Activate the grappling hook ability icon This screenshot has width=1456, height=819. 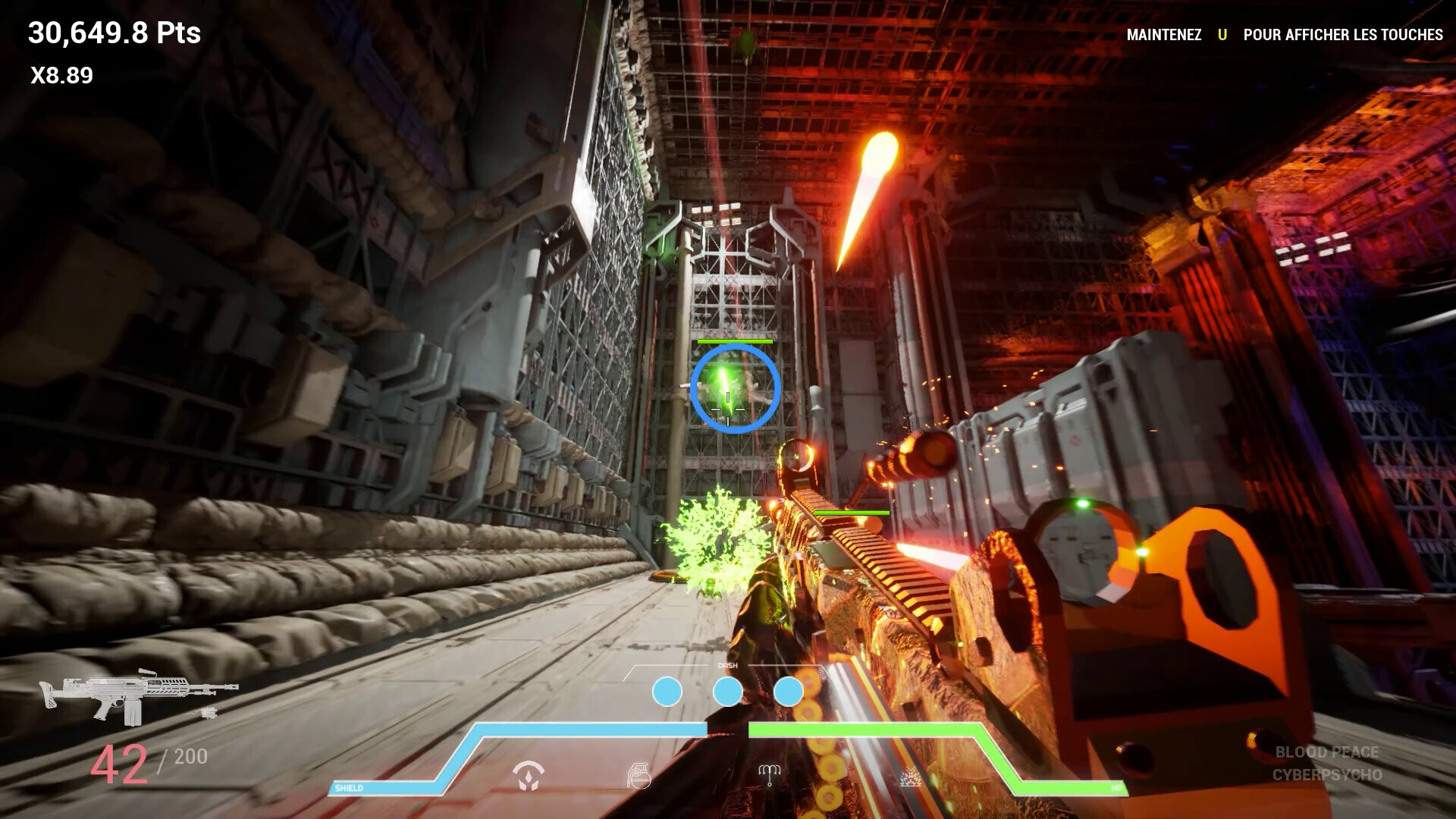(770, 776)
